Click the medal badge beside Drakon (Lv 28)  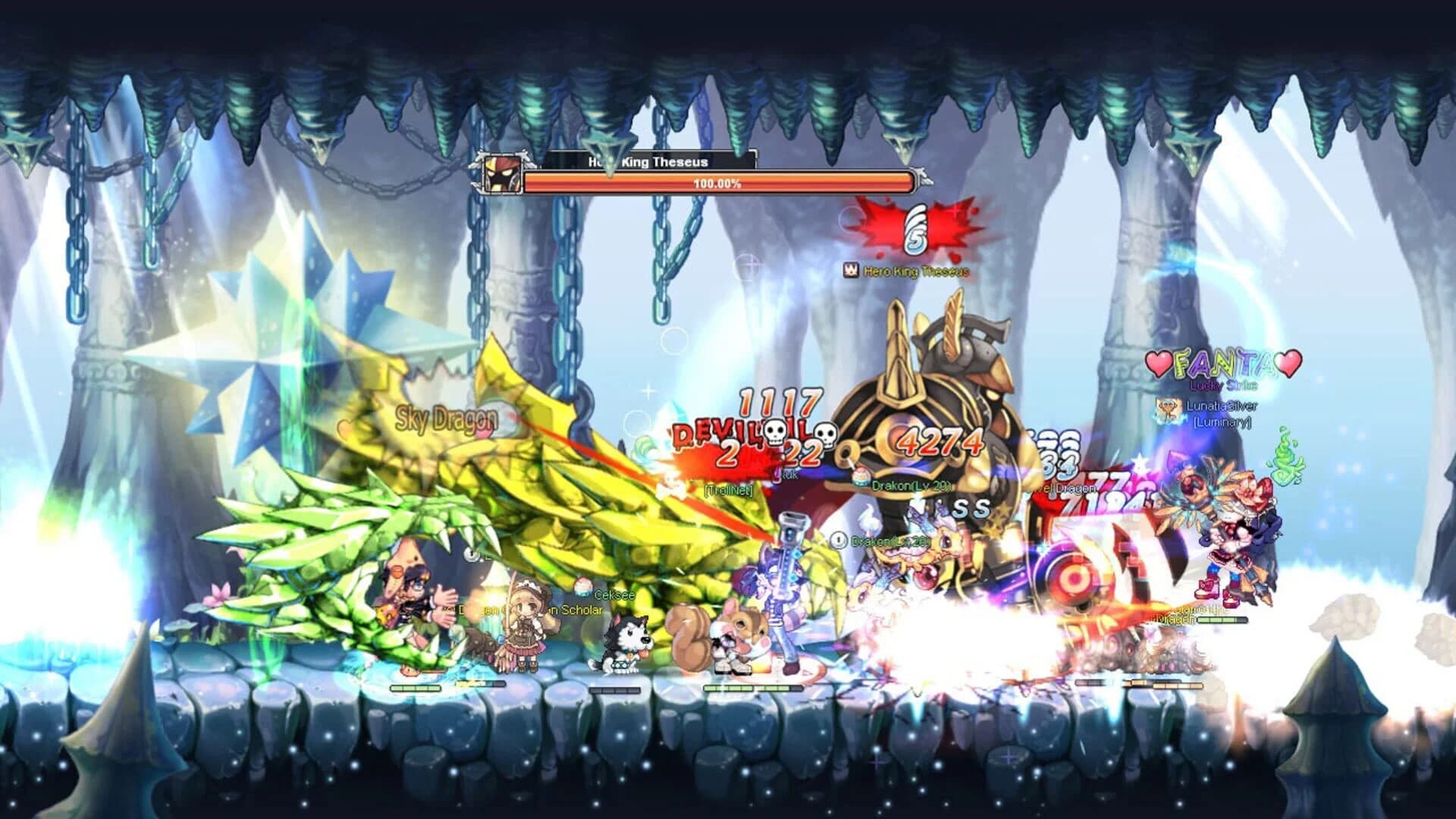pos(839,541)
